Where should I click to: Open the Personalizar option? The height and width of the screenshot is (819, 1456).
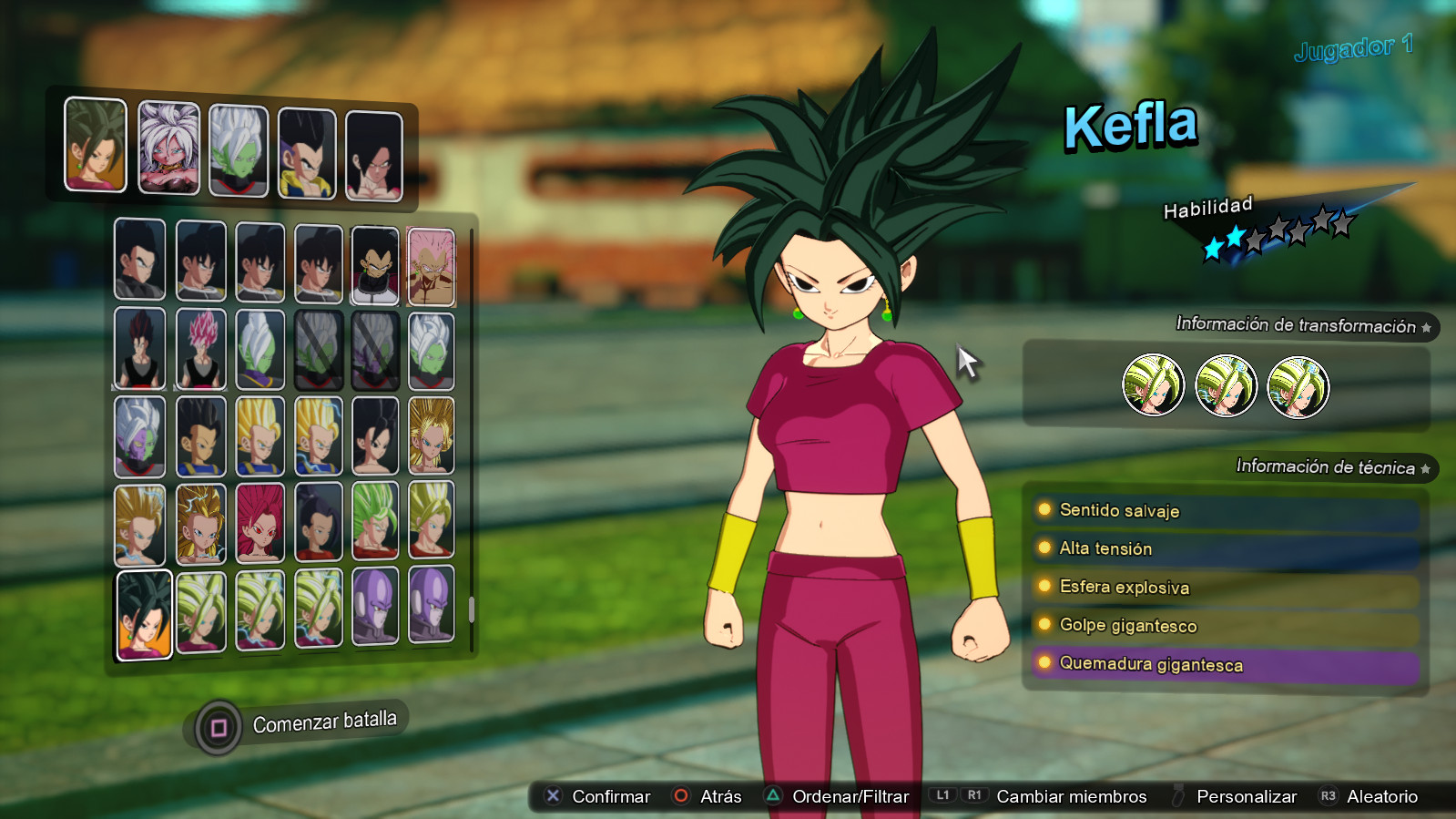(1247, 795)
